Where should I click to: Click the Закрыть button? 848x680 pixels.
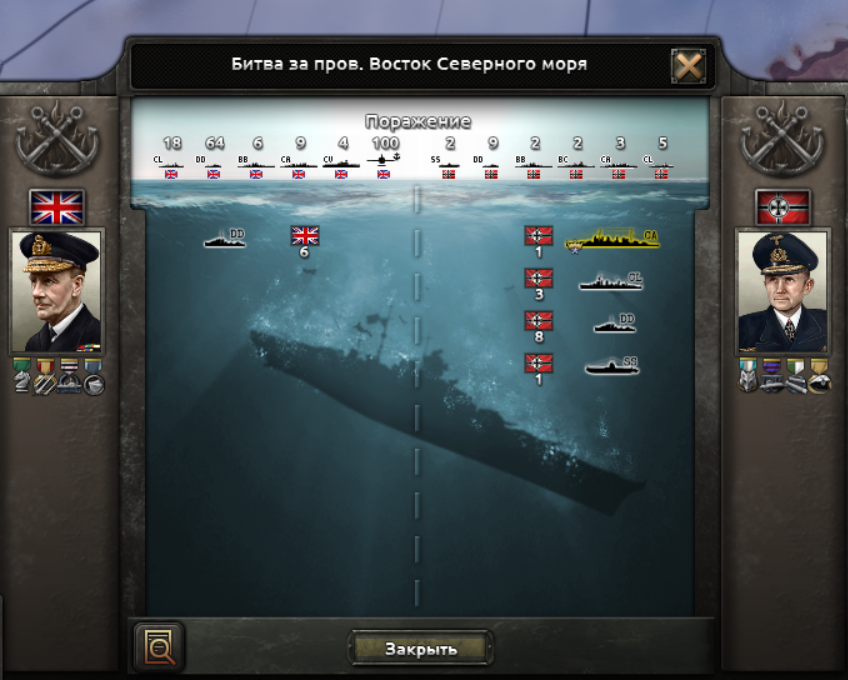(421, 648)
